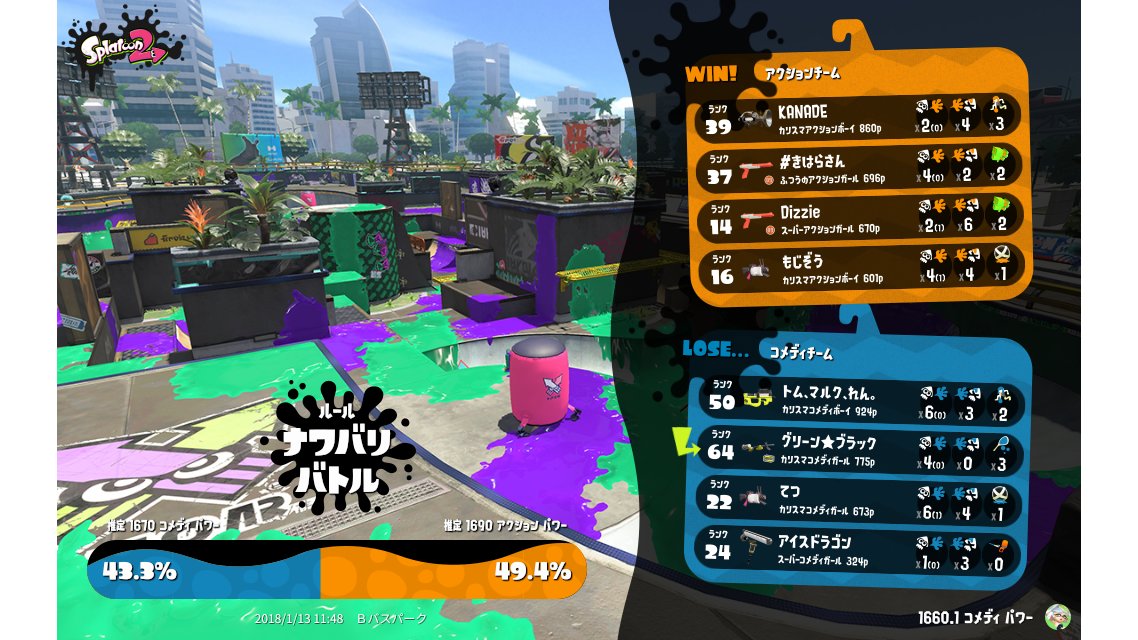Choose the グリーン★ブラック player row
Screen dimensions: 1138x640
(860, 449)
